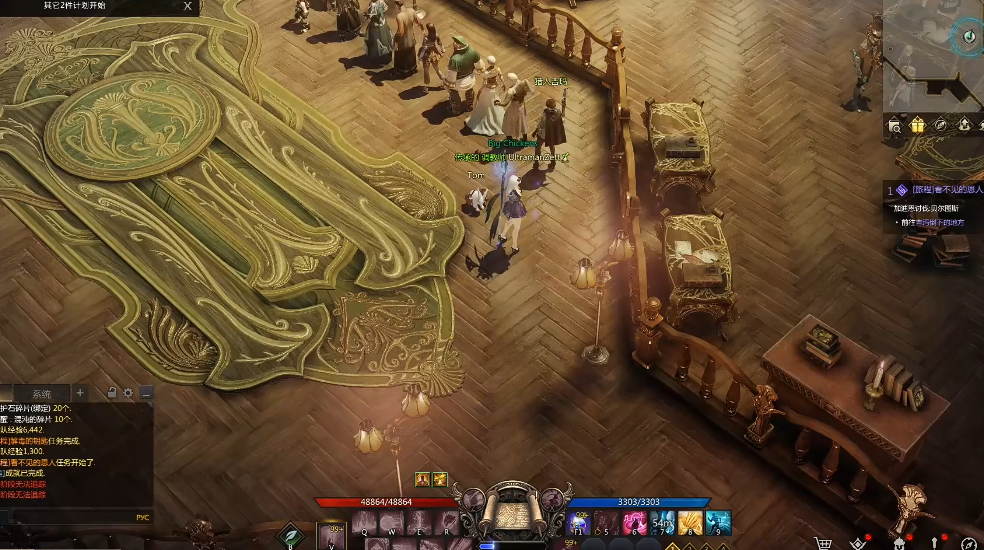The height and width of the screenshot is (550, 984).
Task: Toggle the chat window lock icon
Action: pyautogui.click(x=112, y=393)
